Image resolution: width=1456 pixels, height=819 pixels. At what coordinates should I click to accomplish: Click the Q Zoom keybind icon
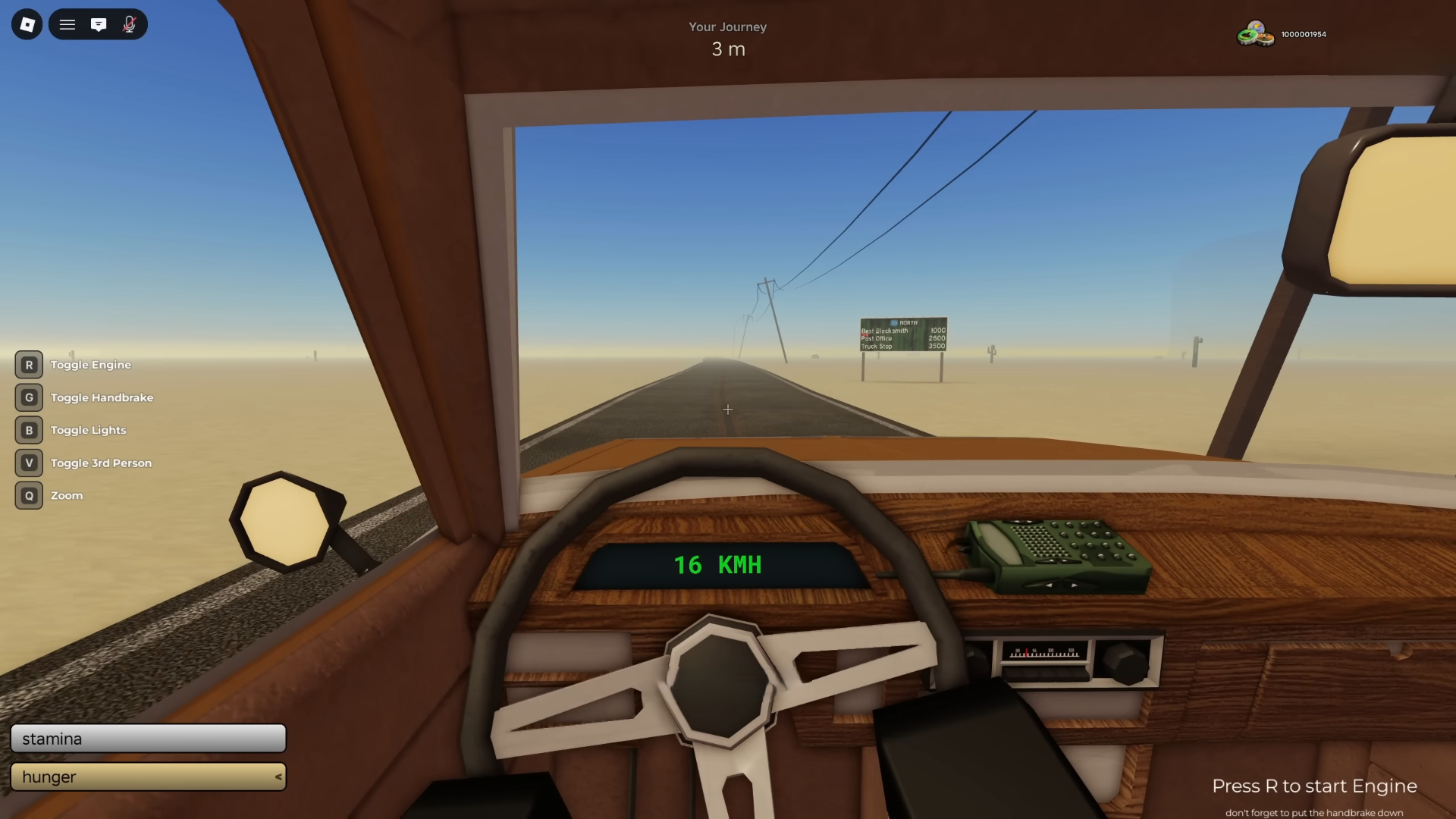click(29, 495)
